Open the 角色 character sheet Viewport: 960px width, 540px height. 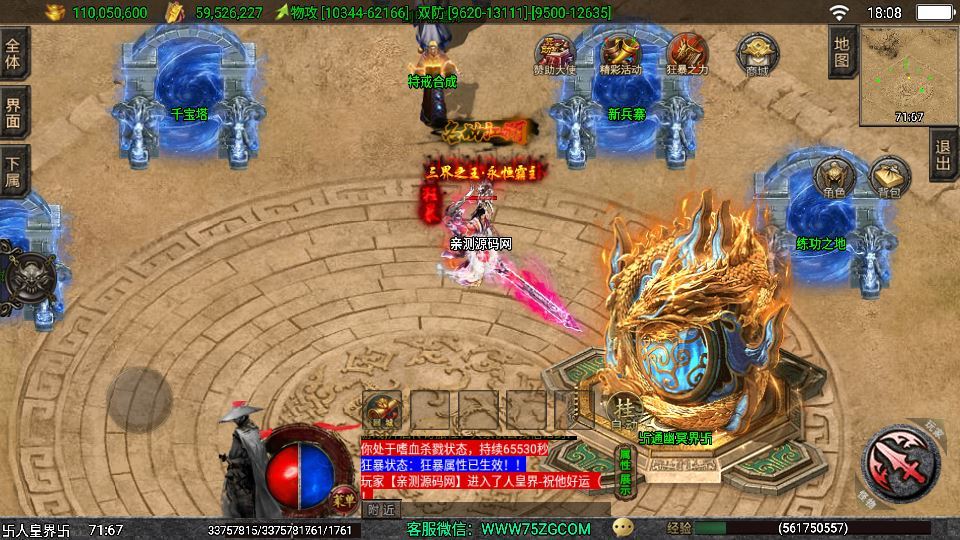tap(834, 176)
